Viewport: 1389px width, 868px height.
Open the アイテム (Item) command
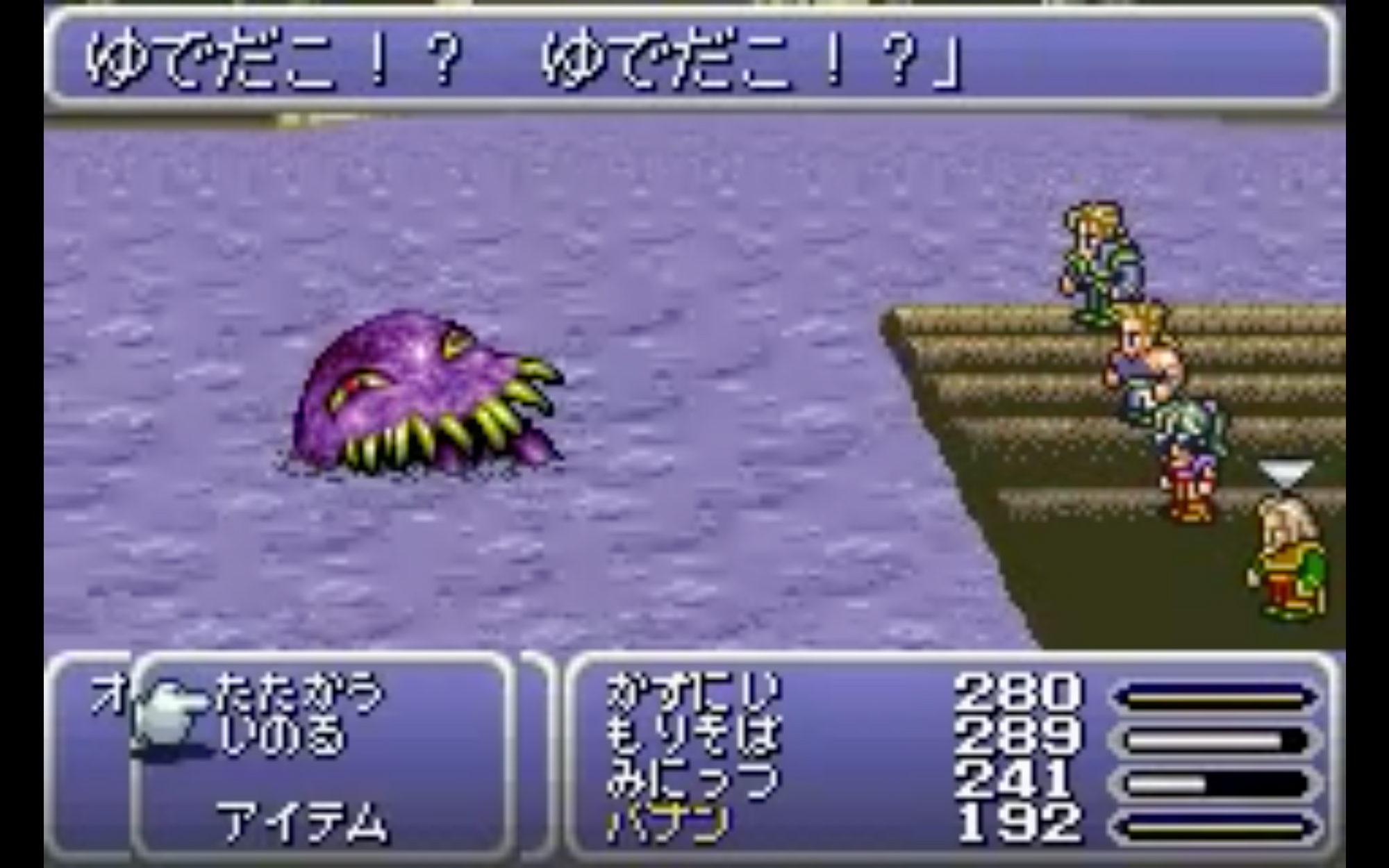(302, 823)
